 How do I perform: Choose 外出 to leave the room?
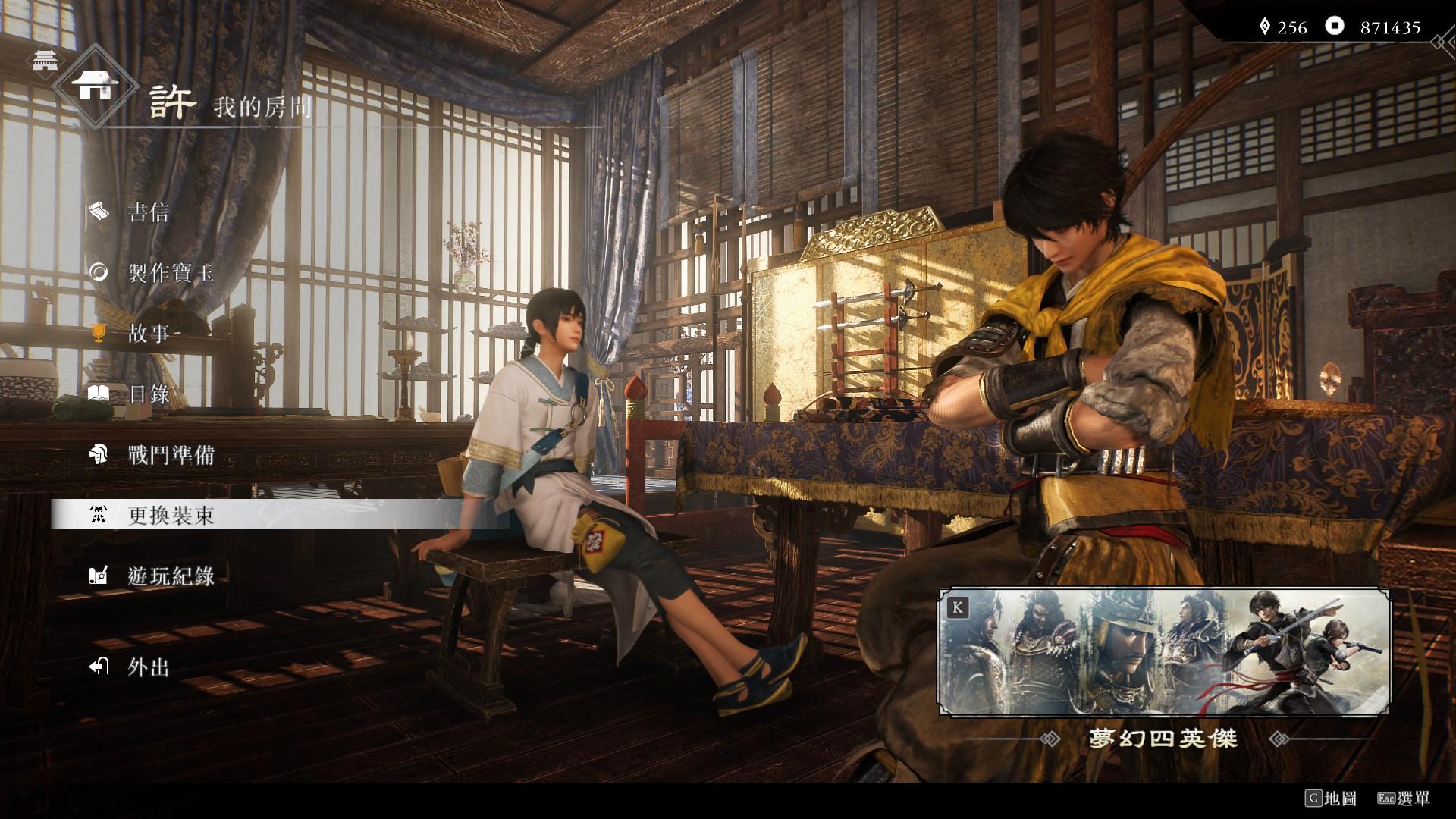tap(148, 667)
